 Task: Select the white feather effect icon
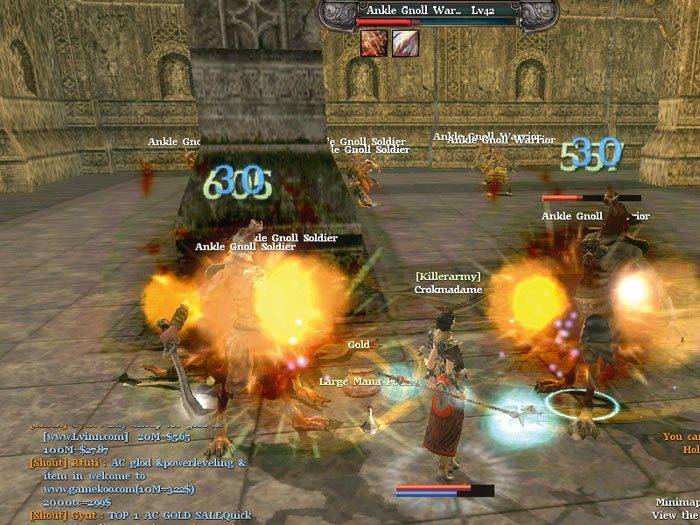(x=405, y=43)
